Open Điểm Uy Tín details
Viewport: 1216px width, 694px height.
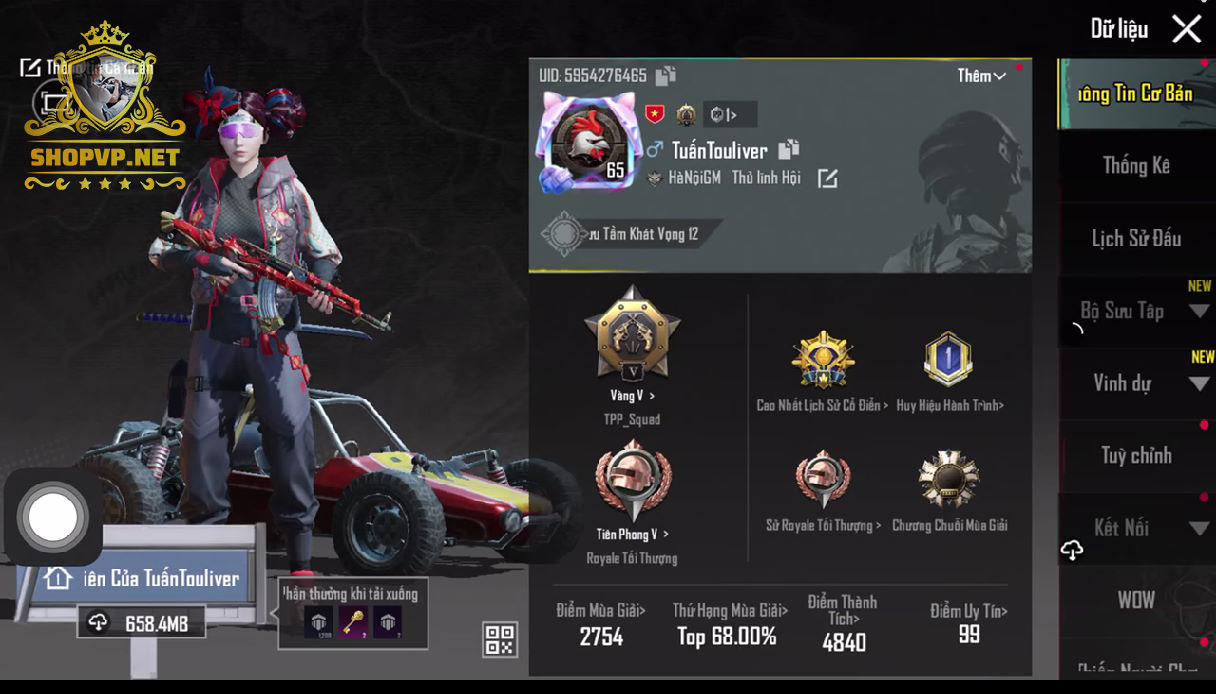click(x=968, y=622)
